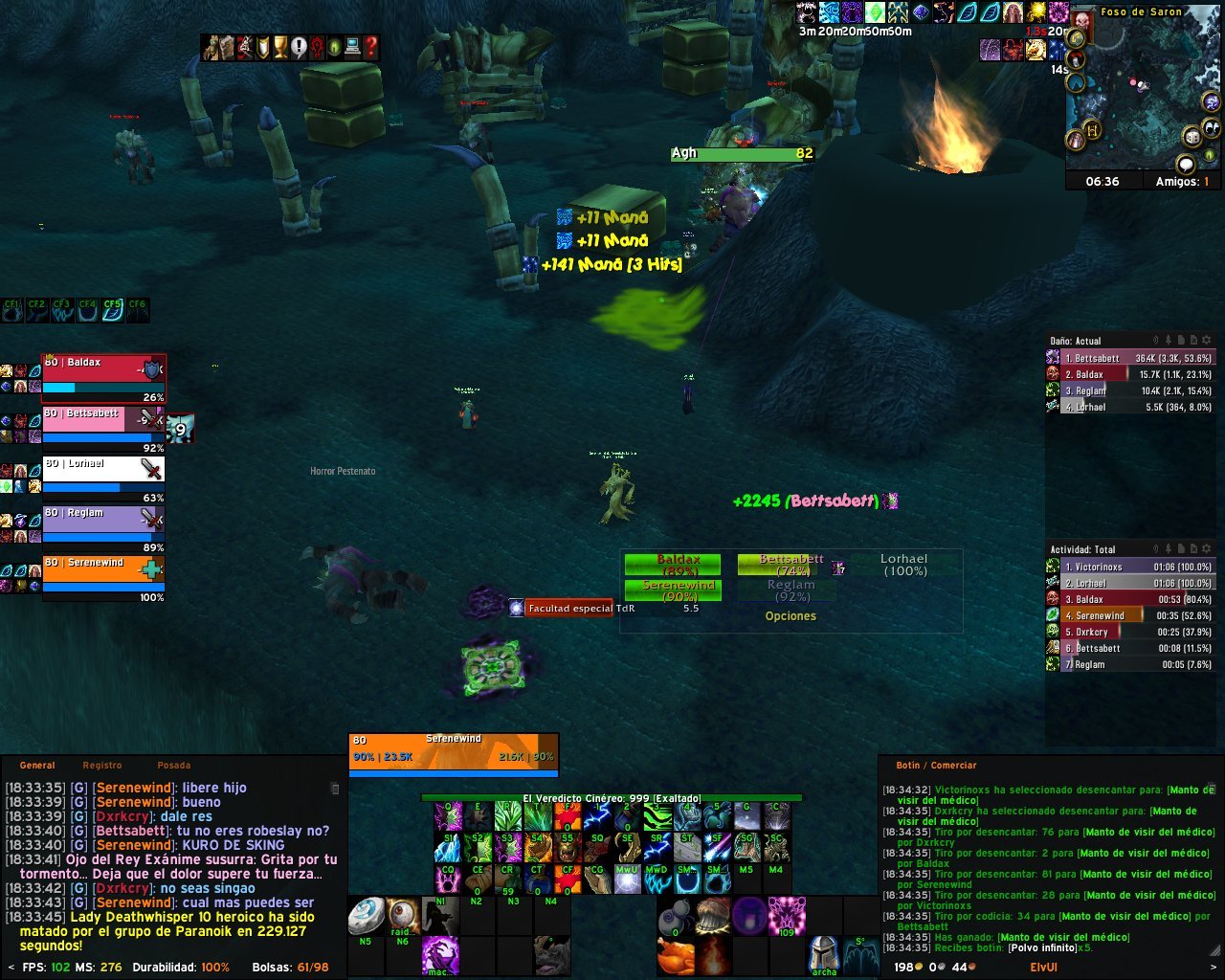The height and width of the screenshot is (980, 1225).
Task: Activate the CF5 leaf stance button
Action: coord(112,310)
